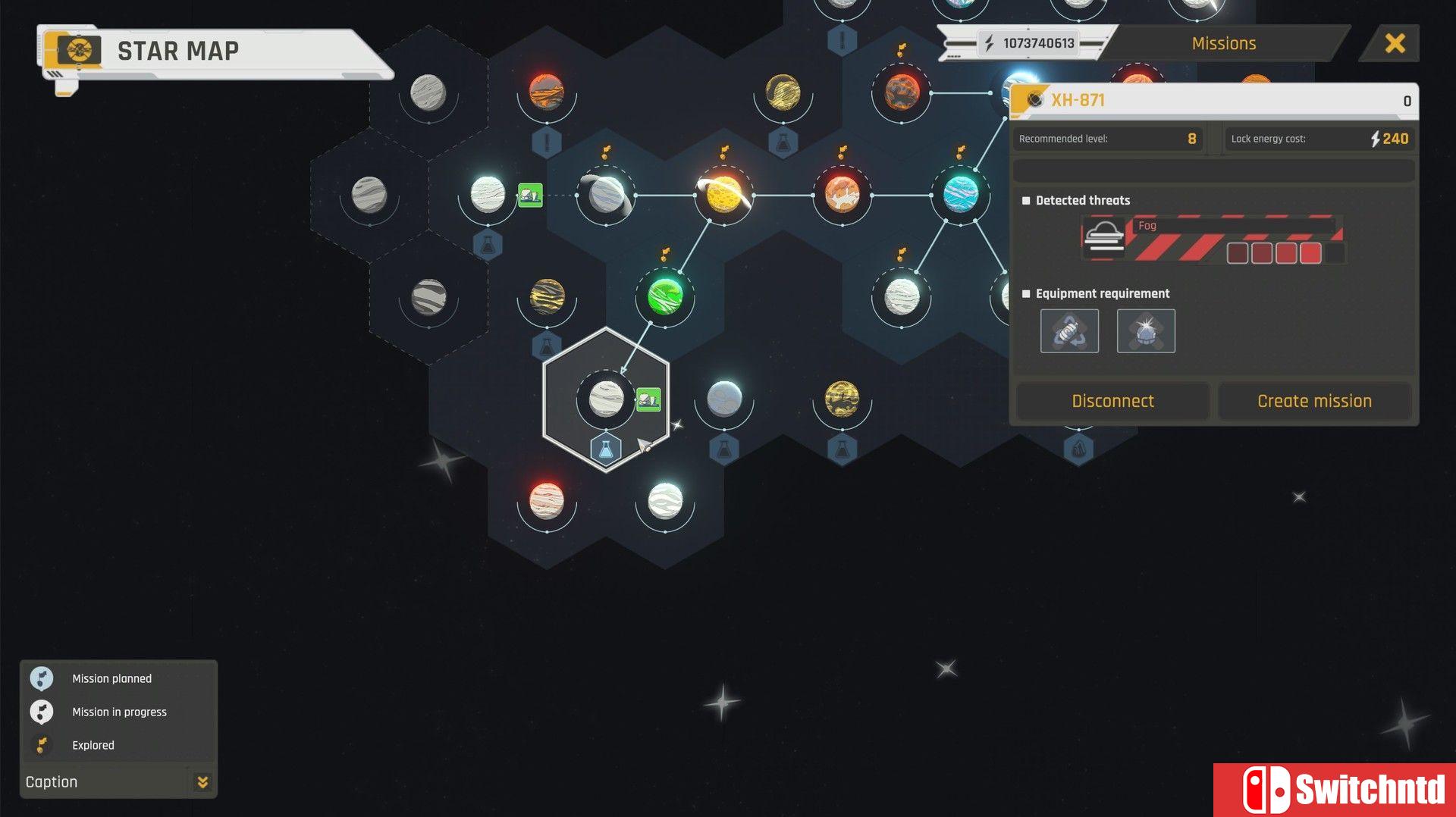Toggle the Mission in progress legend marker
Screen dimensions: 1456x817
point(42,712)
